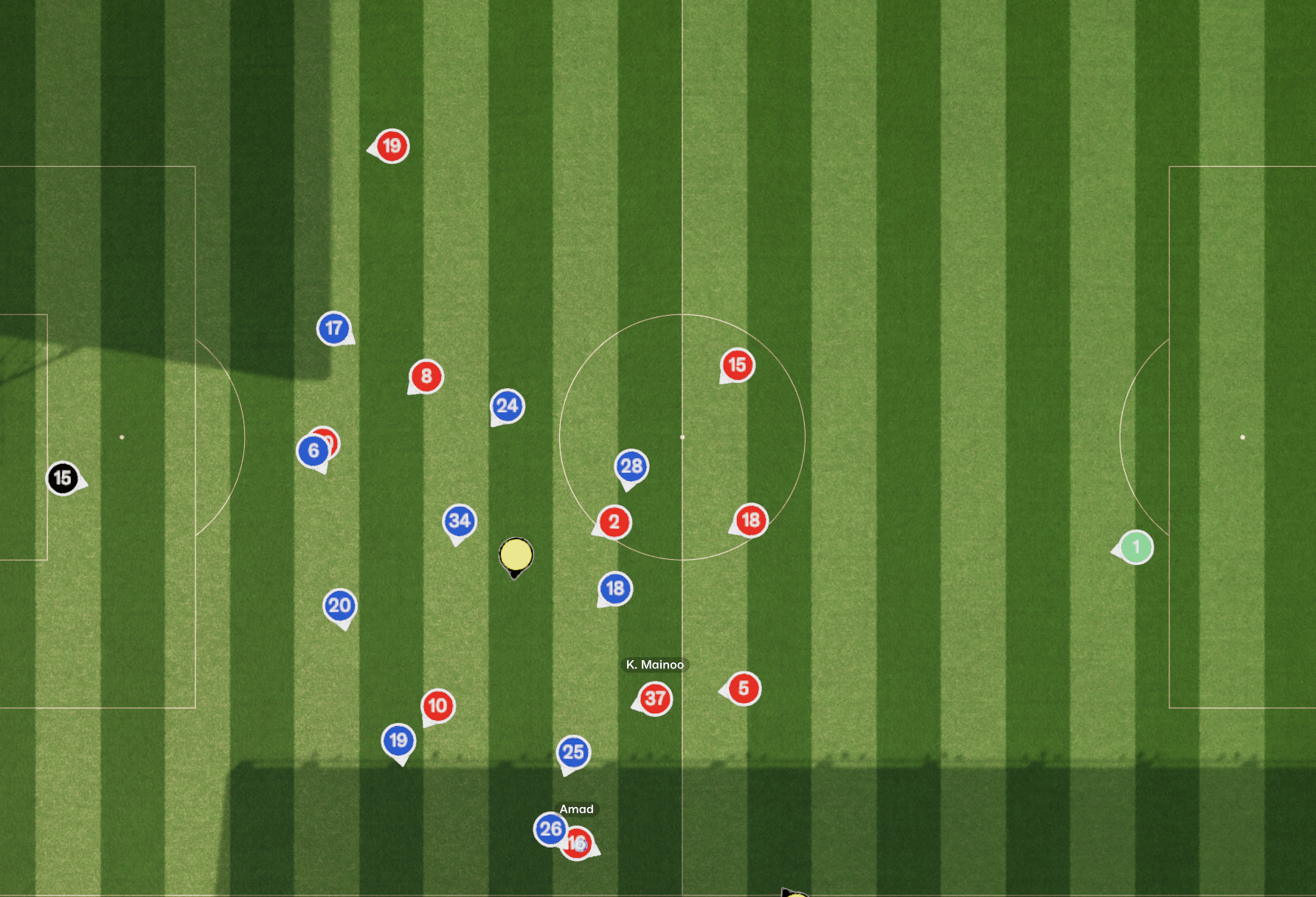The width and height of the screenshot is (1316, 897).
Task: Select blue player marker number 25
Action: tap(573, 752)
